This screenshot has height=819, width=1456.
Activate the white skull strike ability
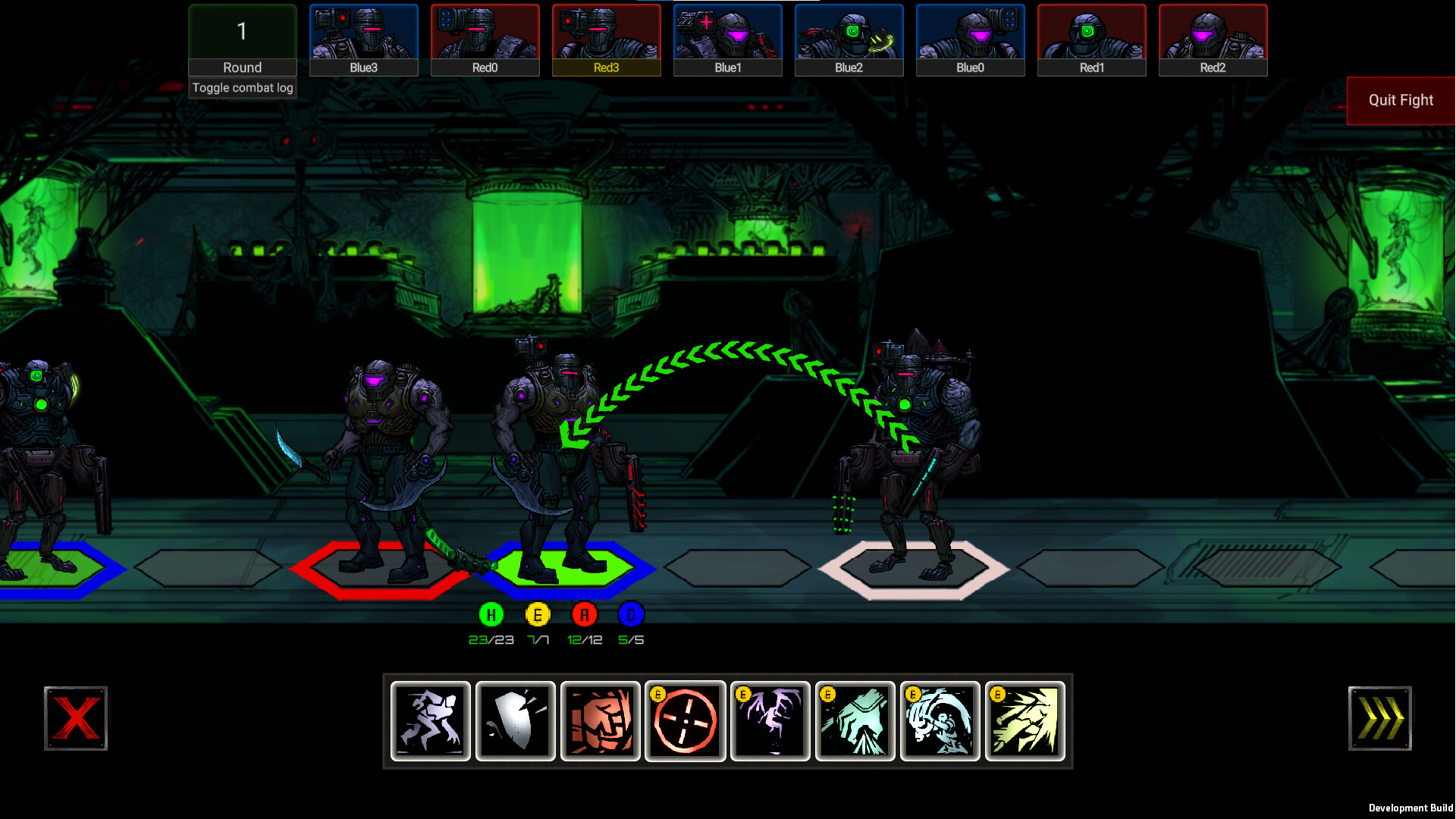click(x=940, y=720)
